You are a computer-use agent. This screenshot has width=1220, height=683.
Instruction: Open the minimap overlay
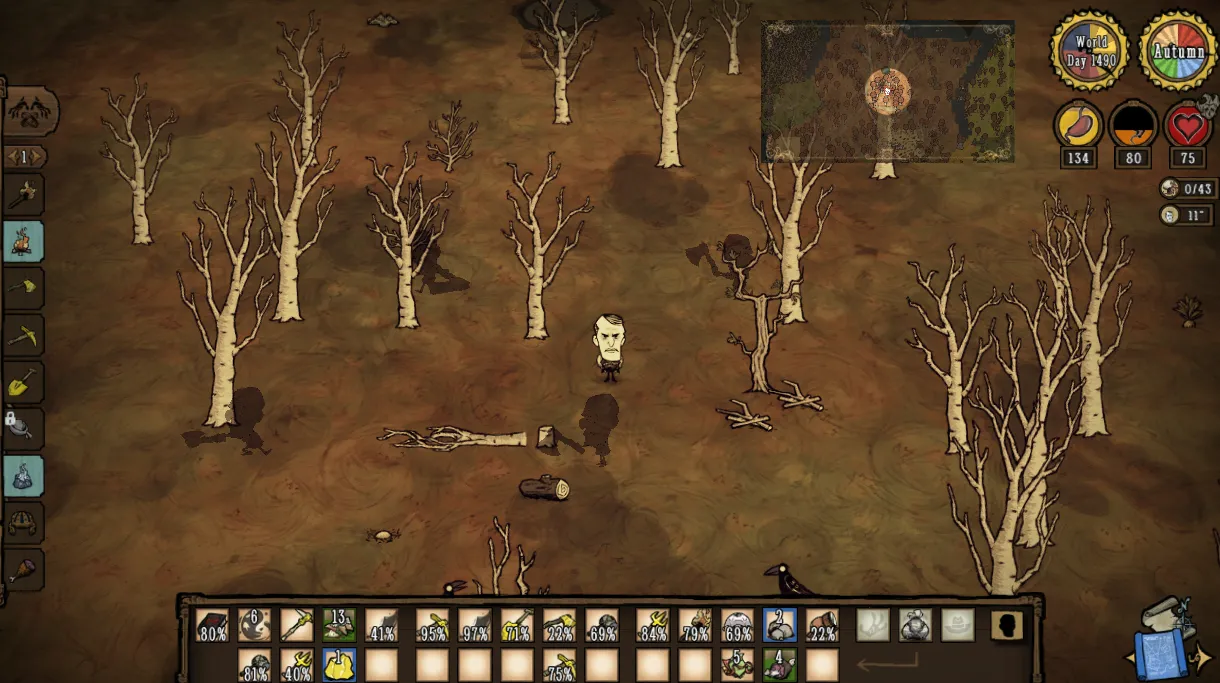coord(887,92)
